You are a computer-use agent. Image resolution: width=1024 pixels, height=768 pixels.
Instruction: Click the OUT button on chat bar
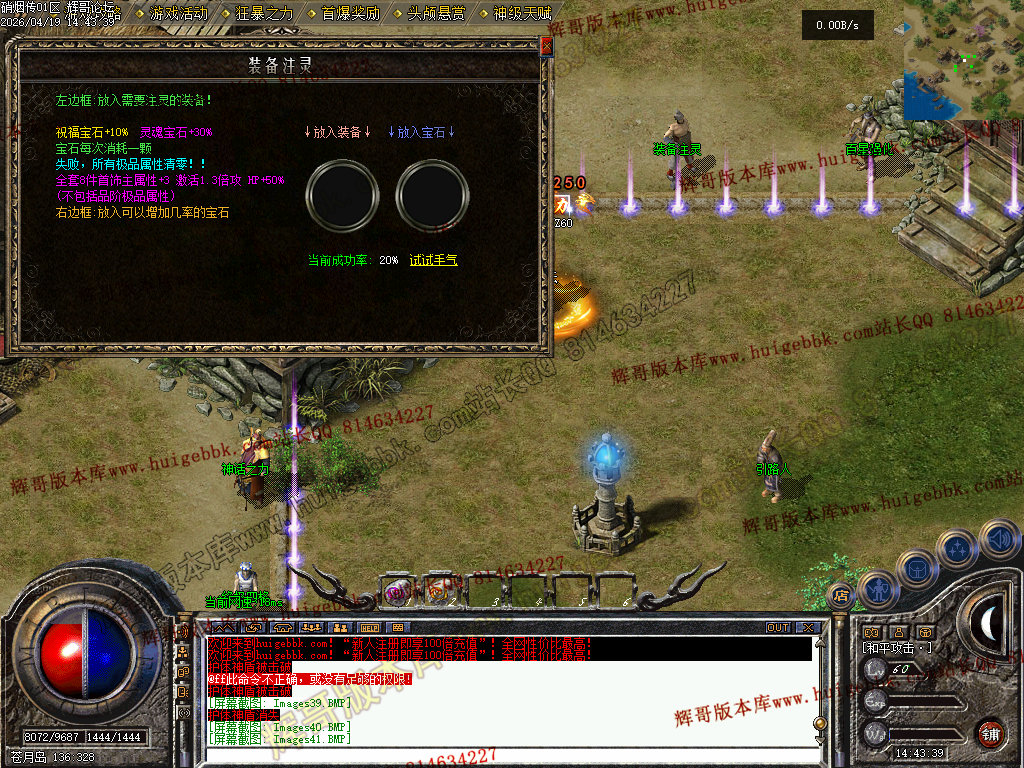coord(778,627)
